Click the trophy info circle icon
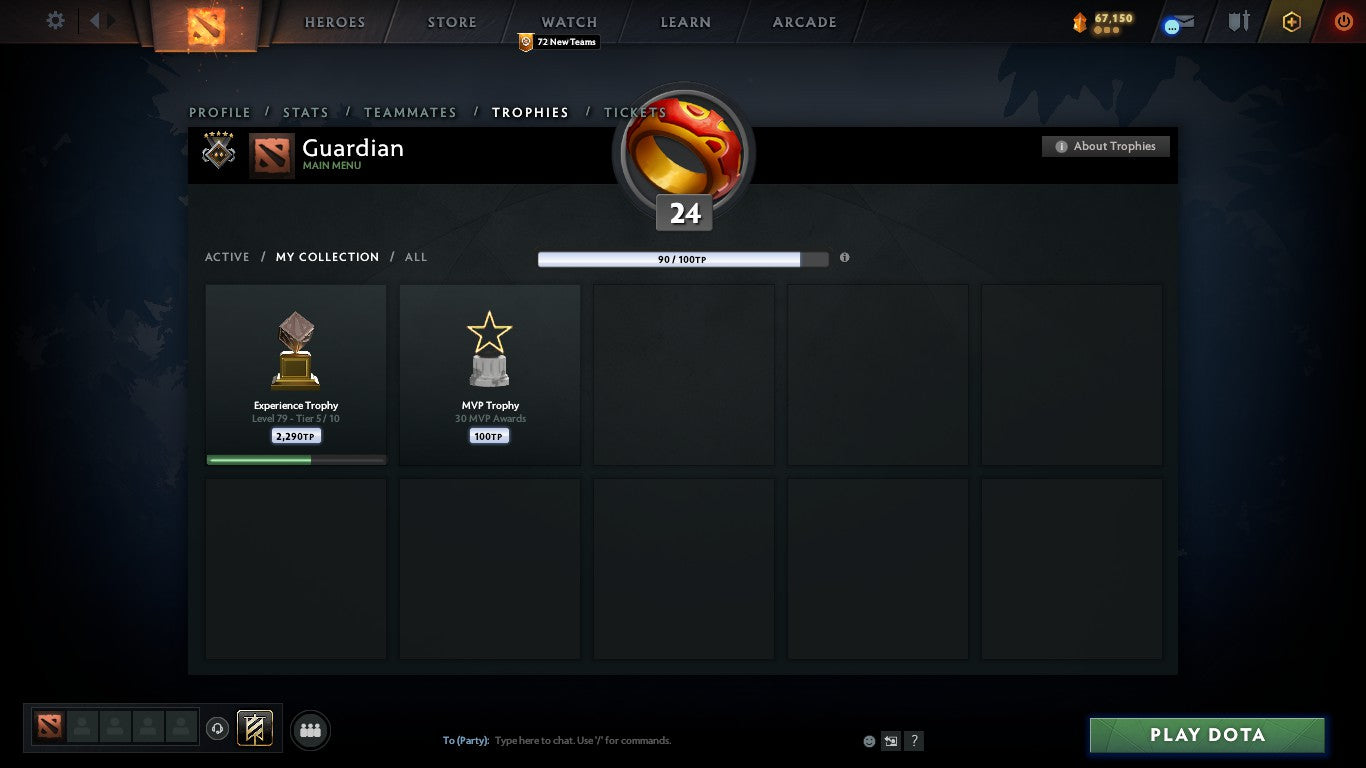The height and width of the screenshot is (768, 1366). [844, 258]
